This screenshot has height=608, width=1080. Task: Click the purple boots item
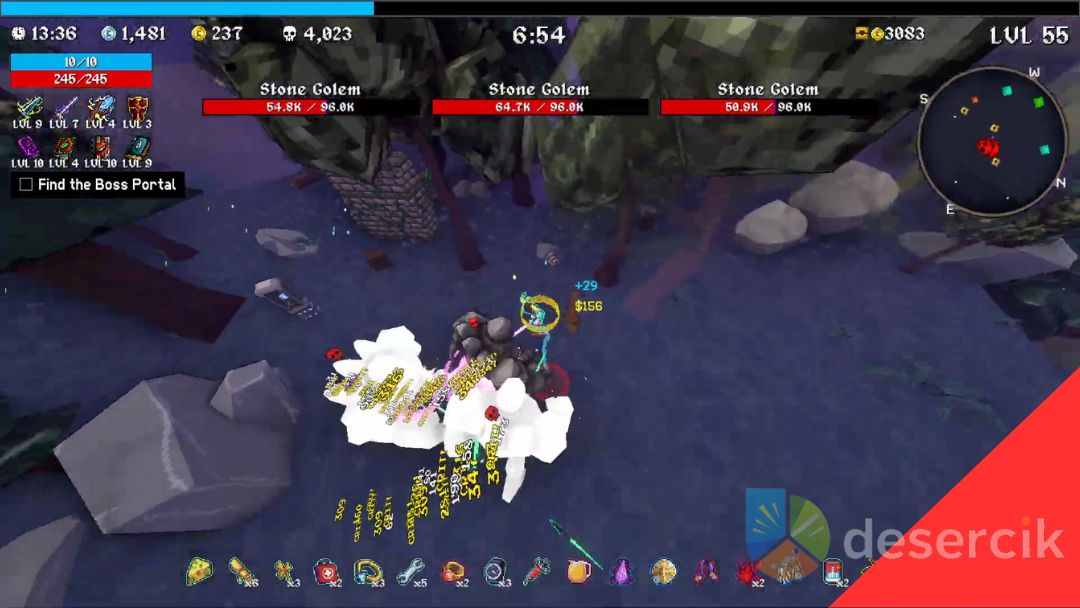706,571
